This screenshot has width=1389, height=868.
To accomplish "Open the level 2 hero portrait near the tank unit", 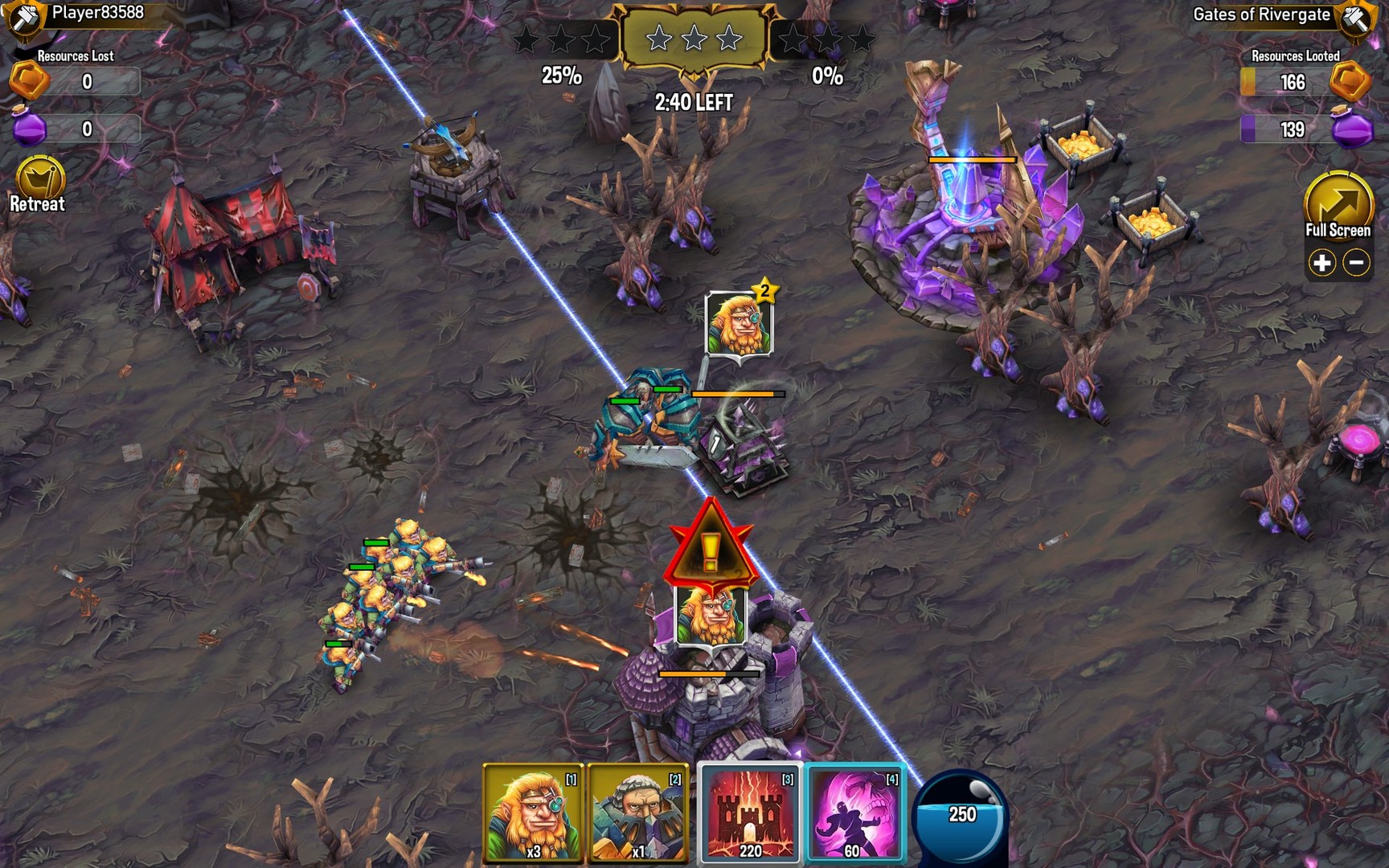I will coord(738,321).
